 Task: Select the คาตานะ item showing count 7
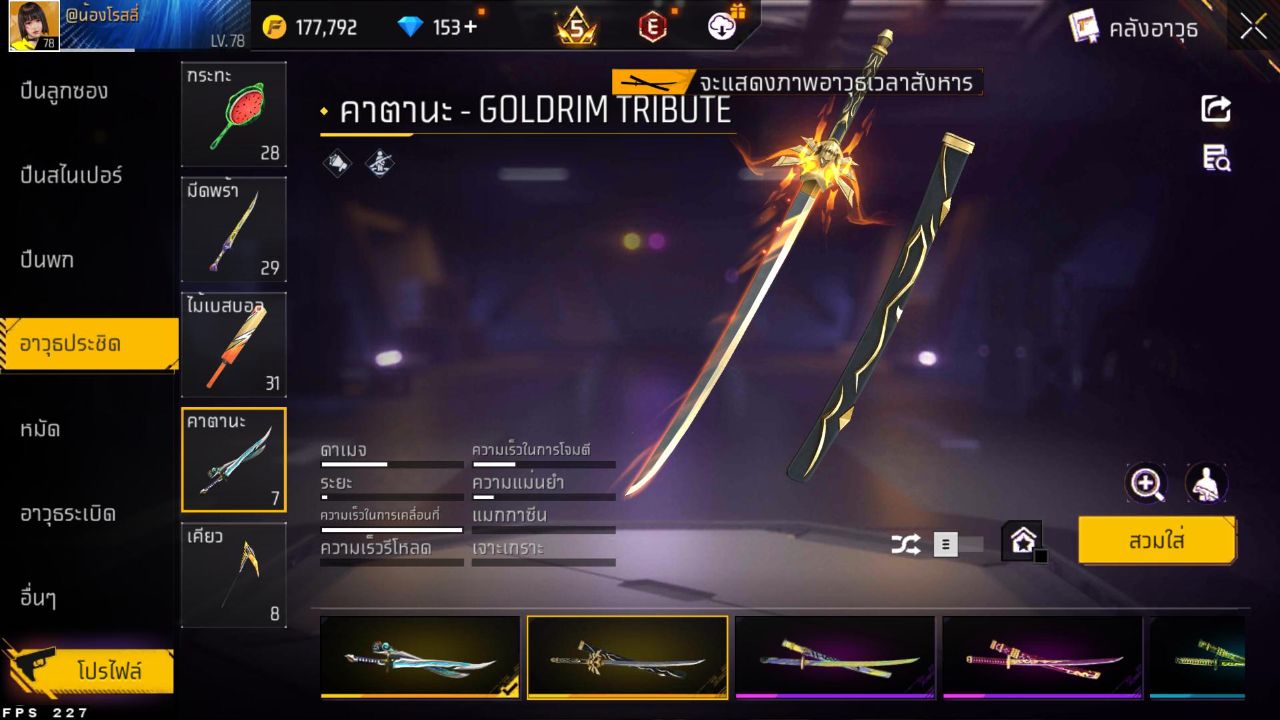pos(233,459)
